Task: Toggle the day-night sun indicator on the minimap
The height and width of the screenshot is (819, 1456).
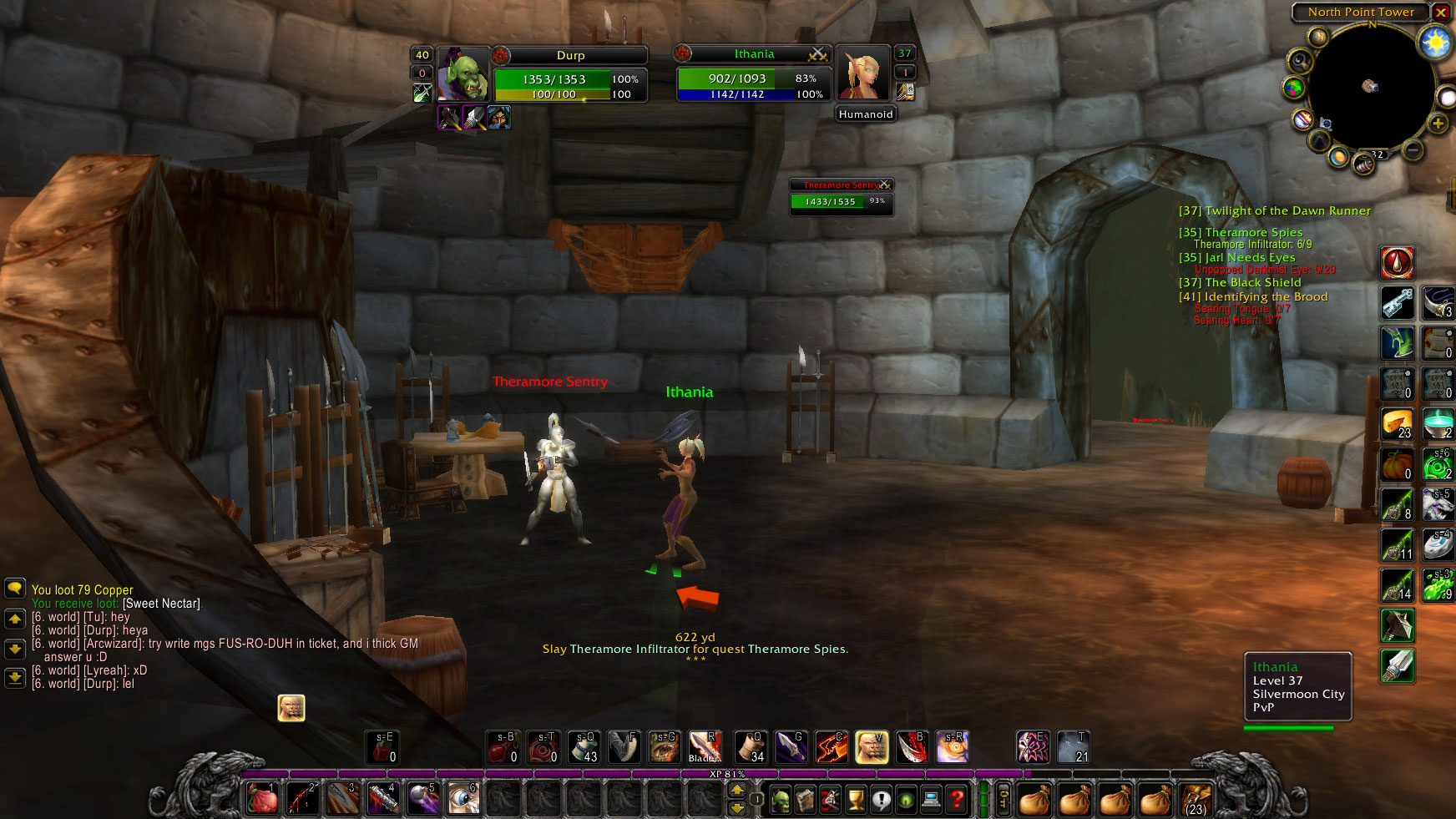Action: (1434, 41)
